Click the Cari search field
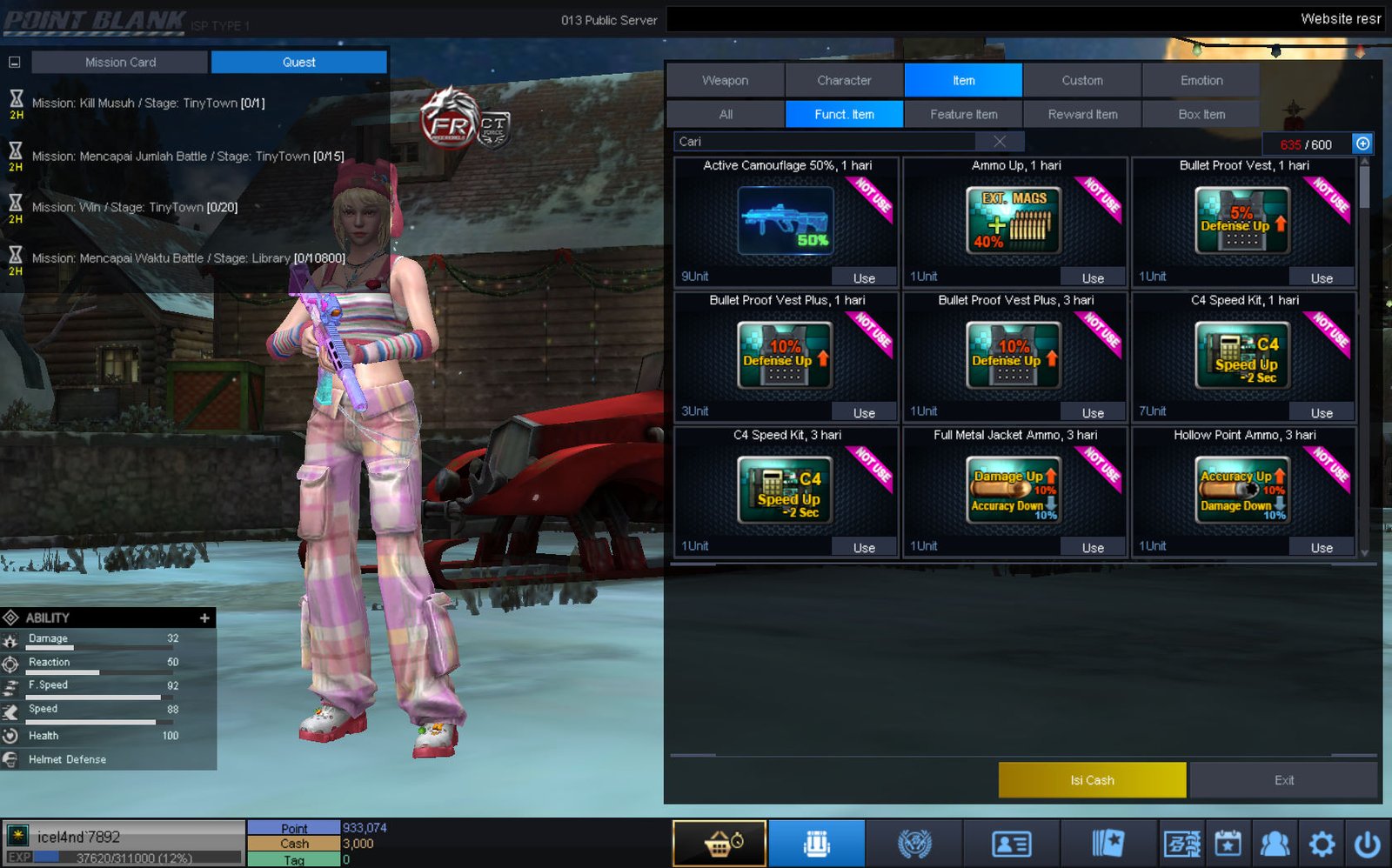 826,142
